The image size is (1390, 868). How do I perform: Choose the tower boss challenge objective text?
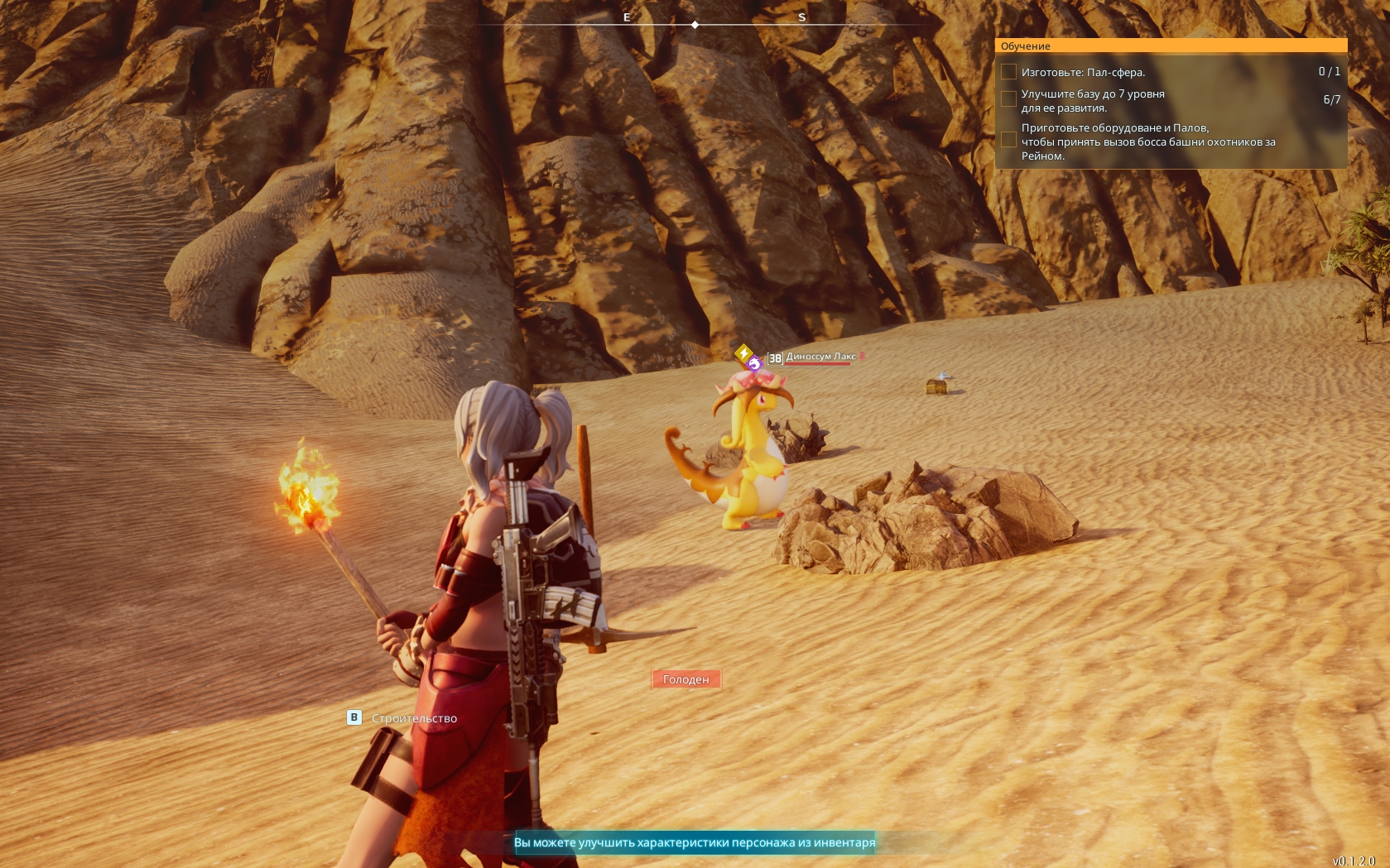pos(1147,141)
